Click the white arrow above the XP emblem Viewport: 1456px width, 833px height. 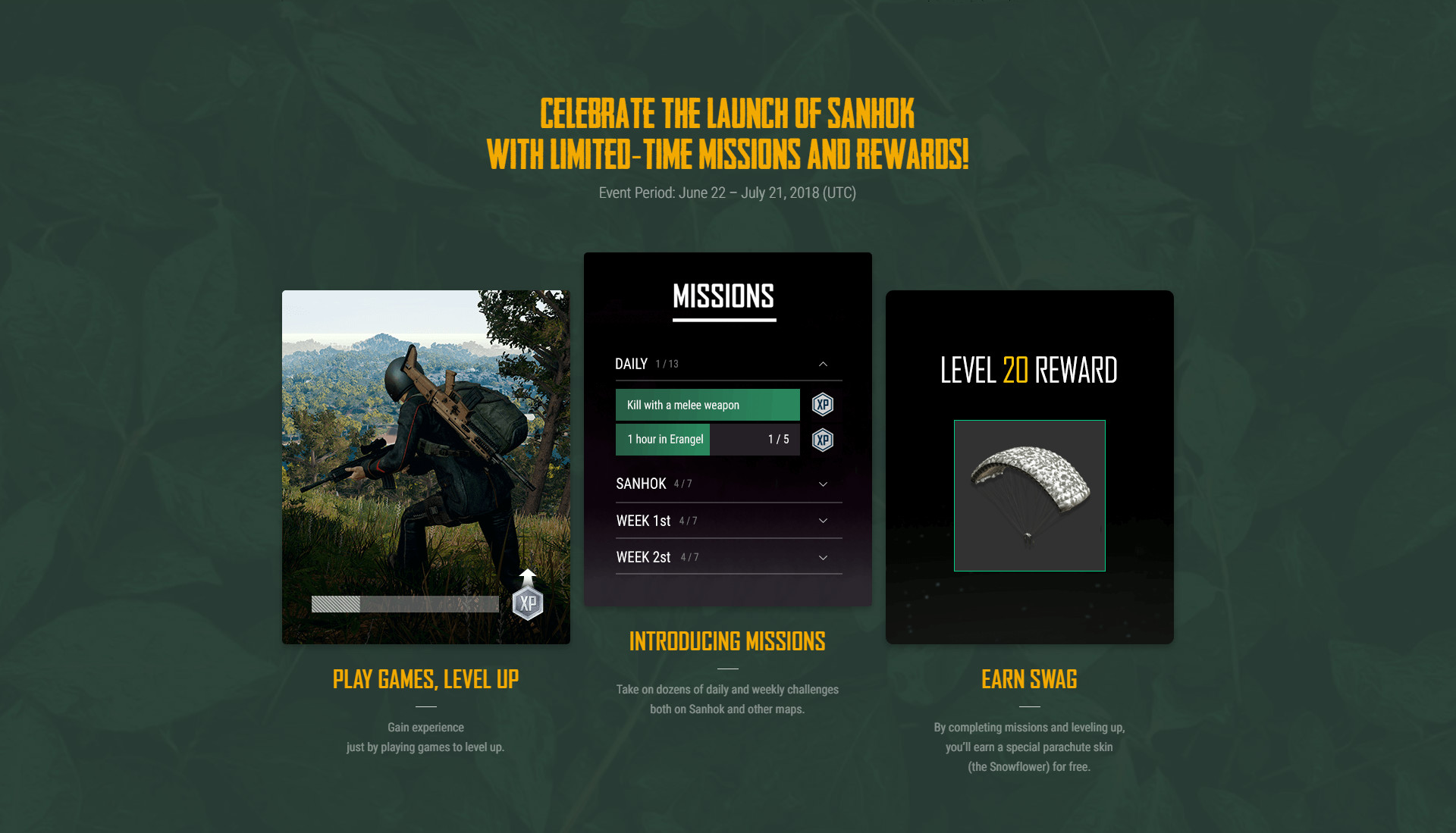(528, 575)
